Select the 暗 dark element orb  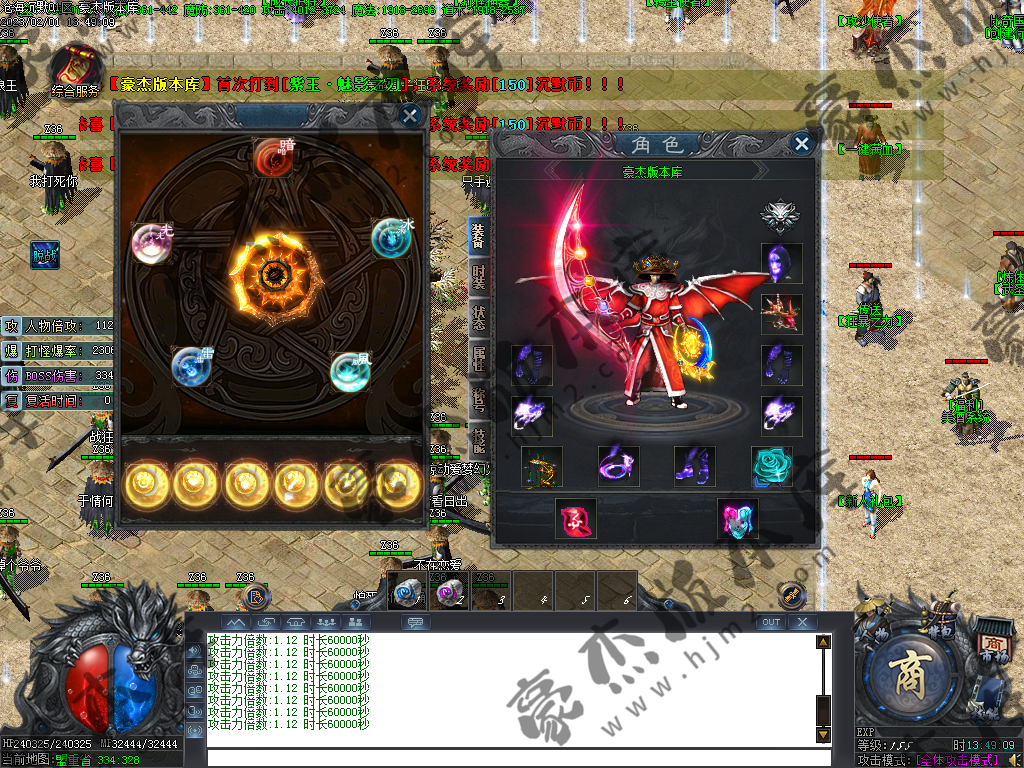click(x=272, y=157)
